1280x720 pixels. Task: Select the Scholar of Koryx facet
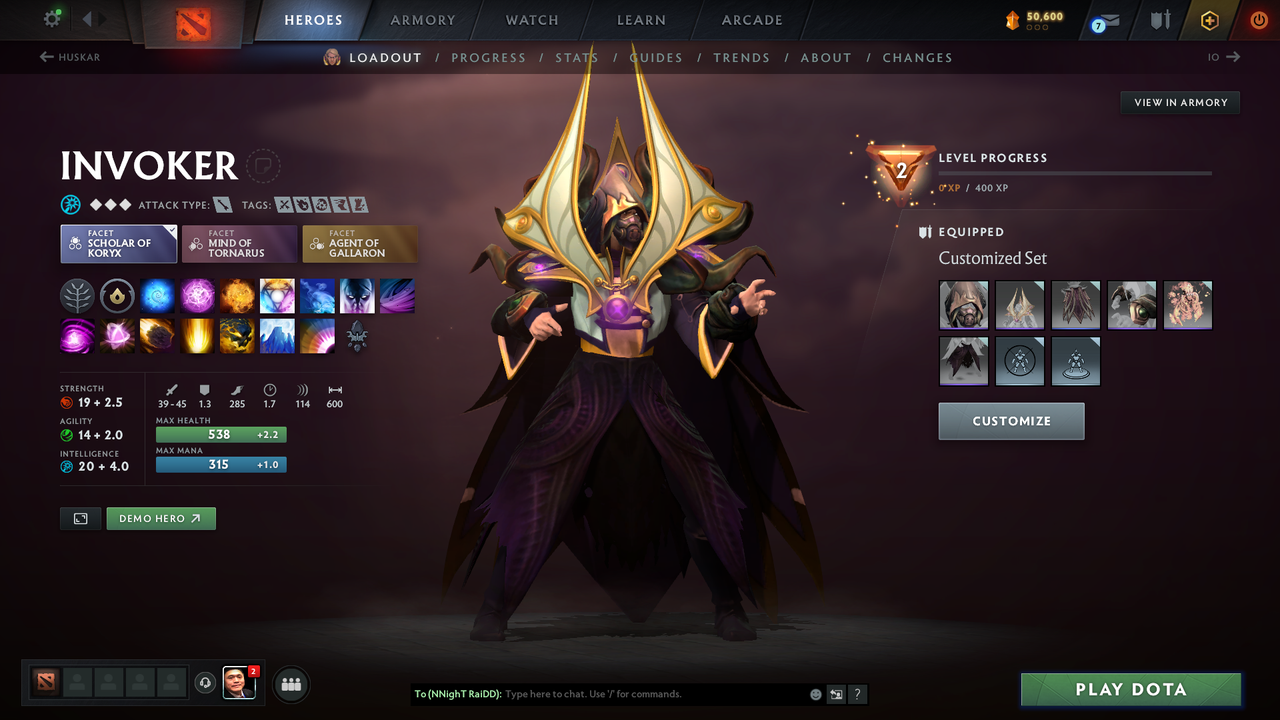(x=118, y=243)
